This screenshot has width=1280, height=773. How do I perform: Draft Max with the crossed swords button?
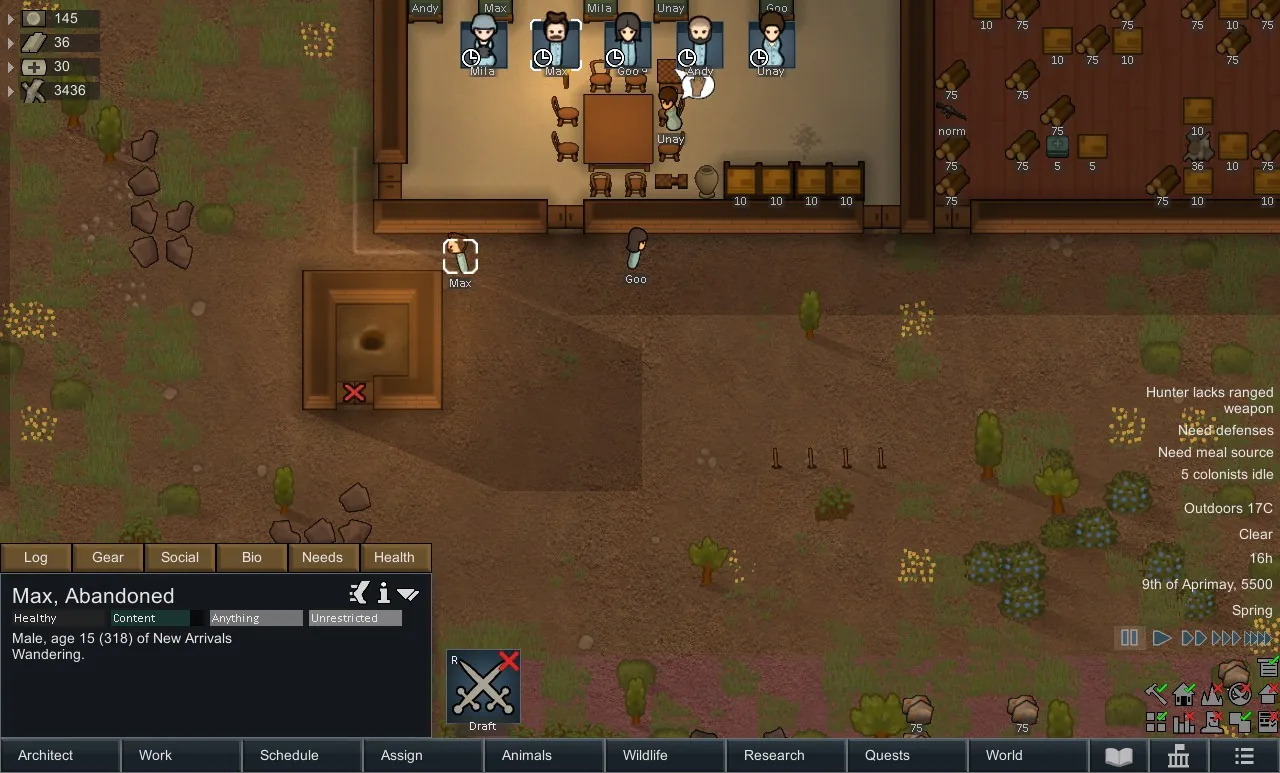(483, 687)
